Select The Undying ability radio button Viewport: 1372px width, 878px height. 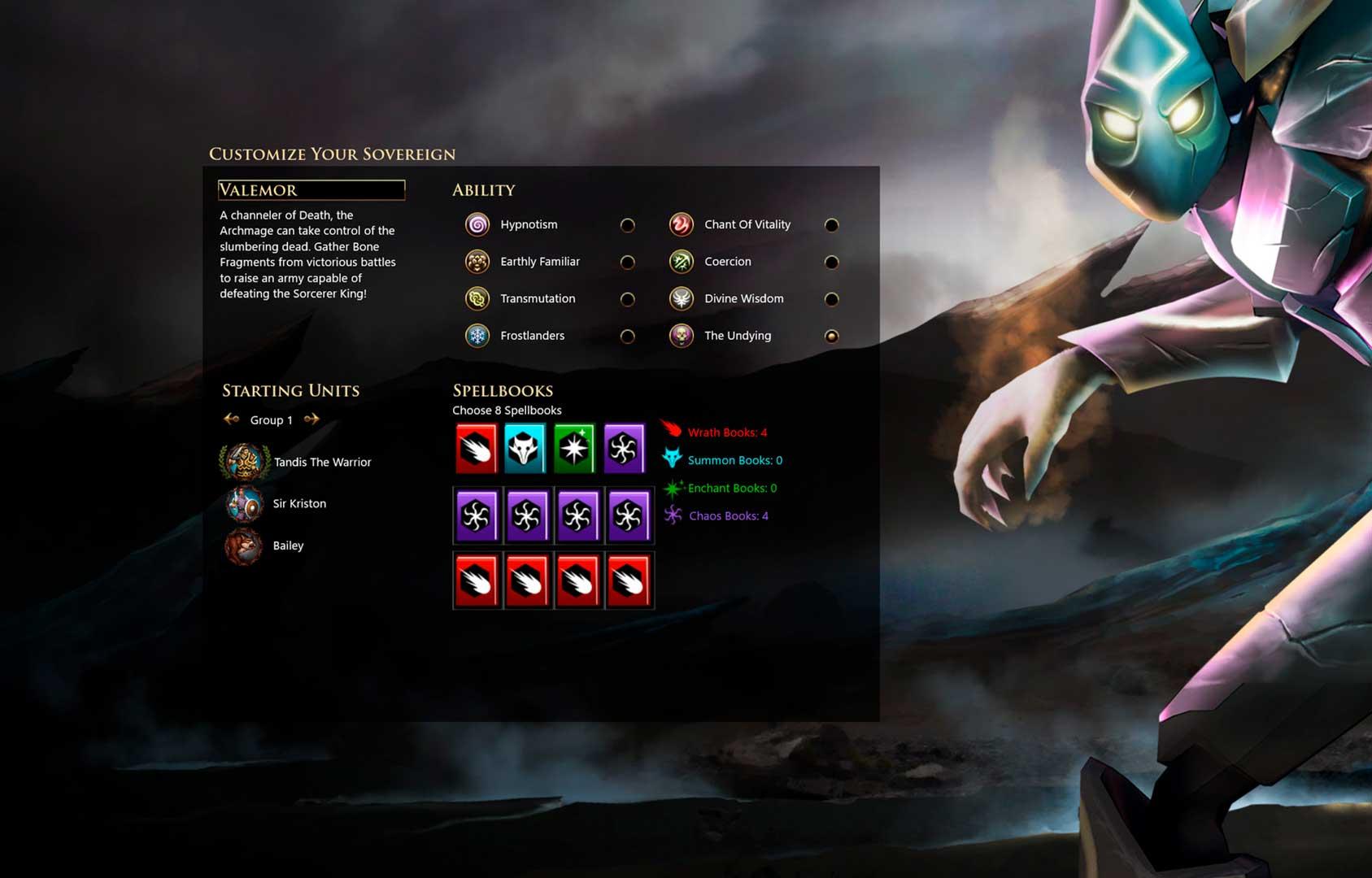pyautogui.click(x=831, y=337)
